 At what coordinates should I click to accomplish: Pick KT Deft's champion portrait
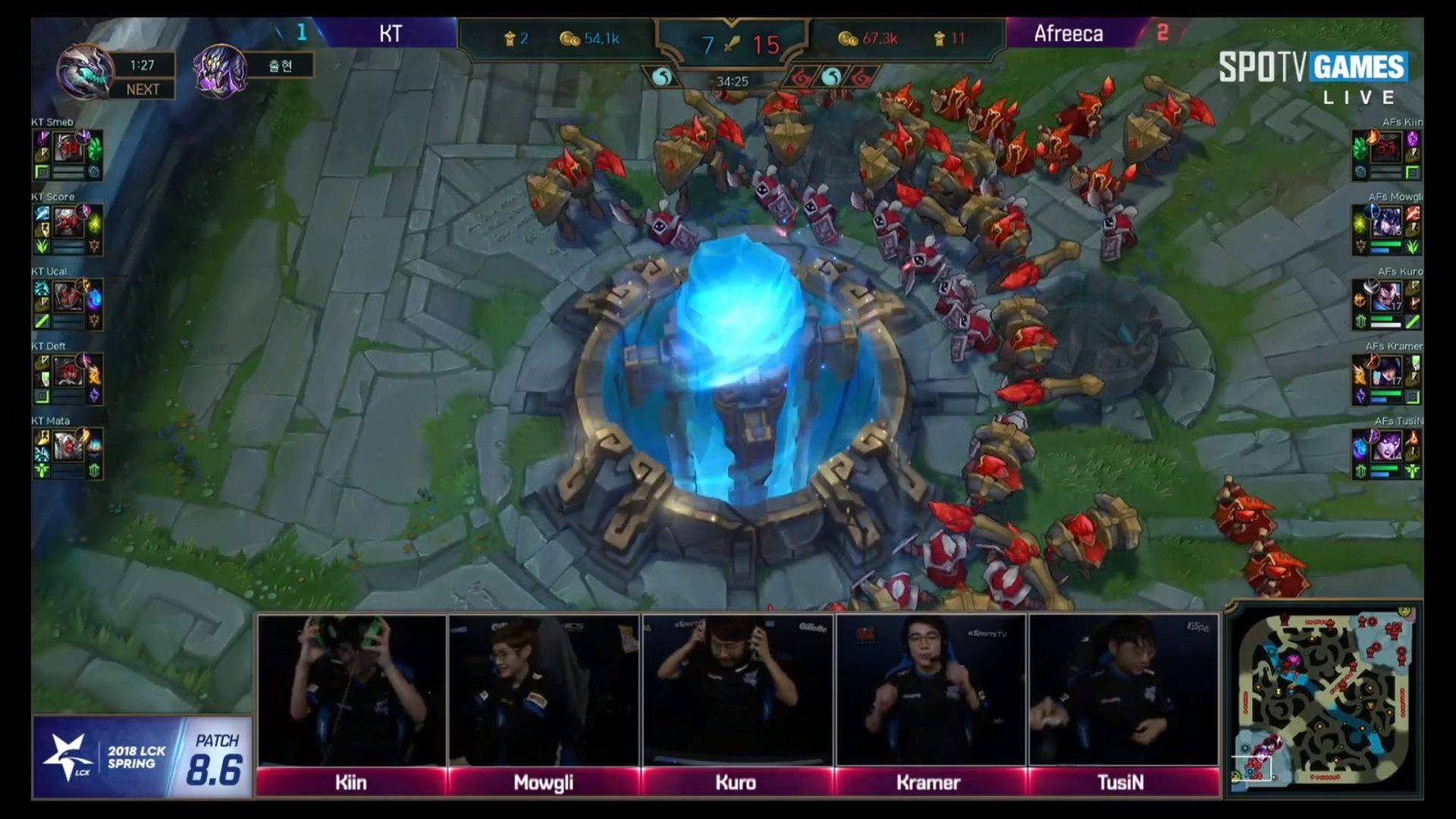(x=68, y=373)
